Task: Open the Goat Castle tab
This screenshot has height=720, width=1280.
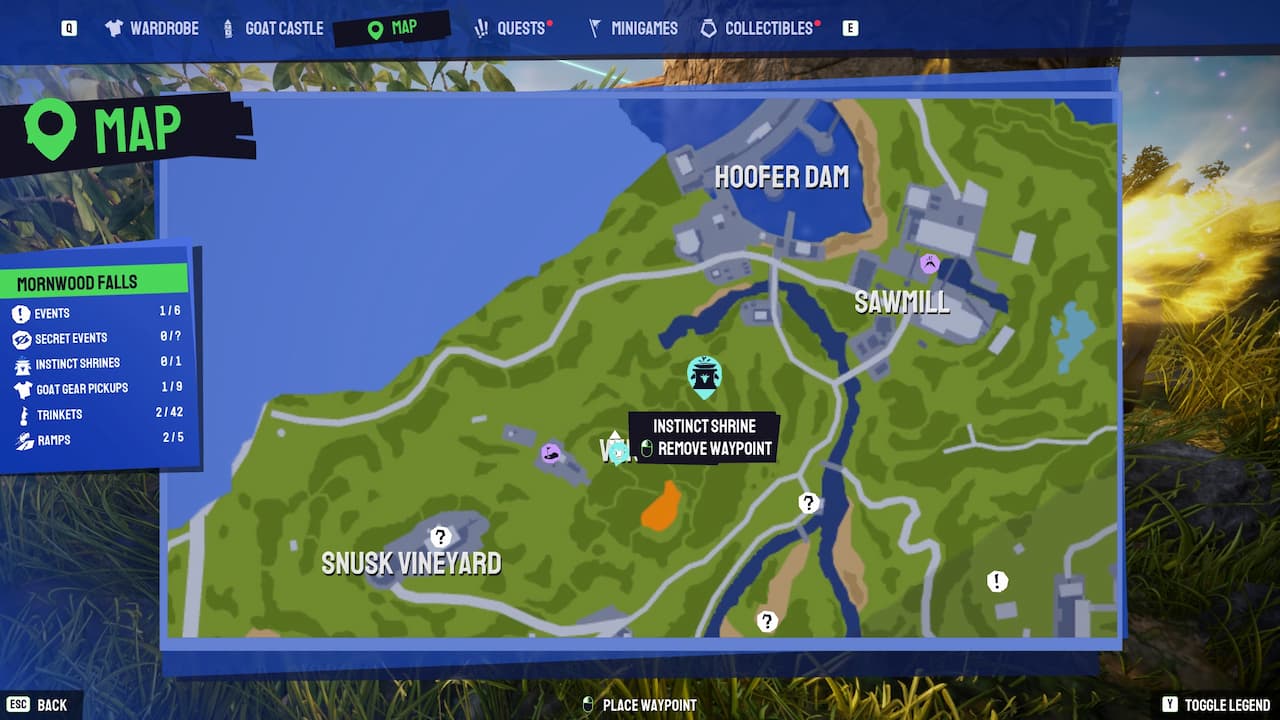Action: (x=272, y=28)
